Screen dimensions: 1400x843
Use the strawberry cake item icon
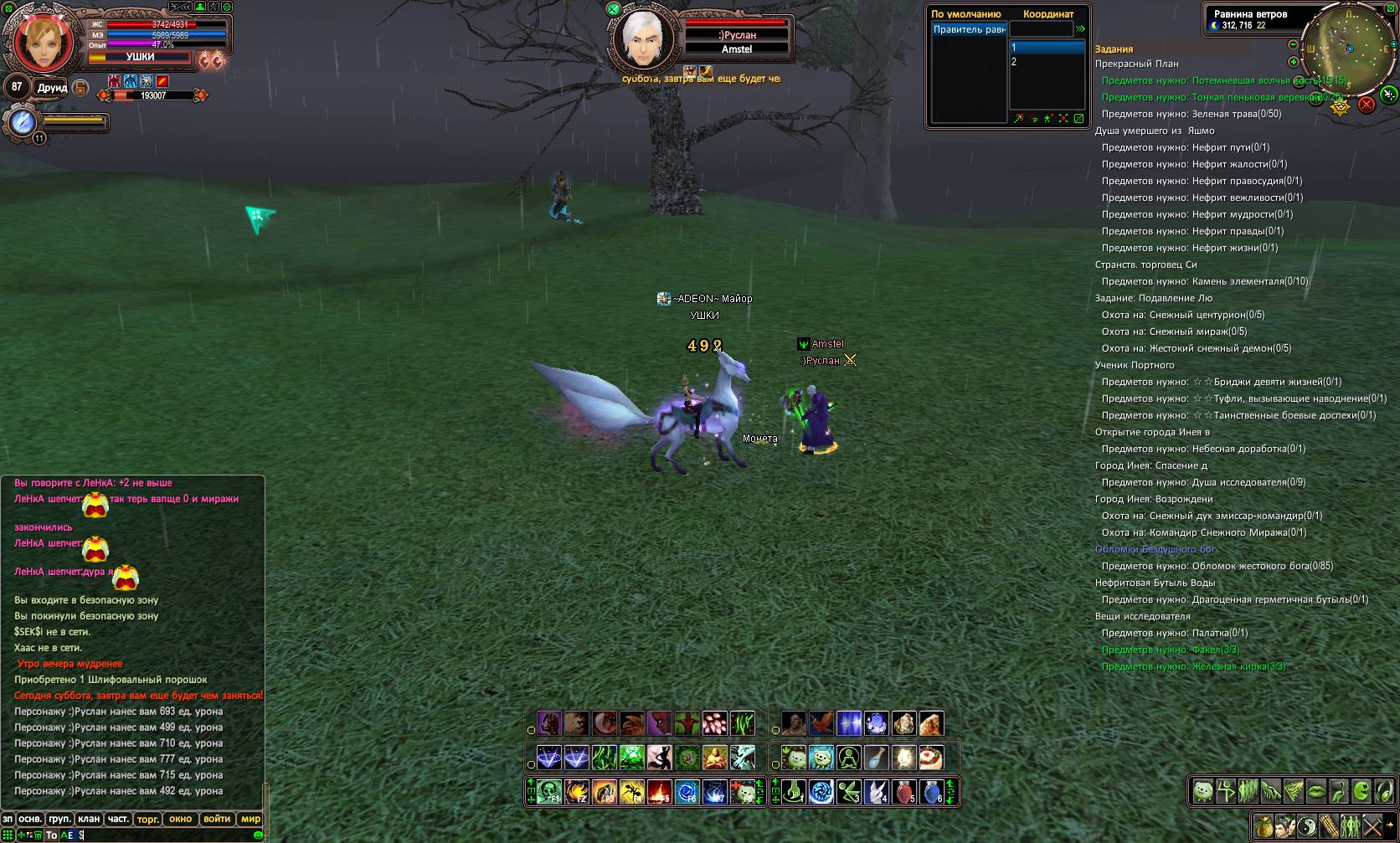pos(931,758)
